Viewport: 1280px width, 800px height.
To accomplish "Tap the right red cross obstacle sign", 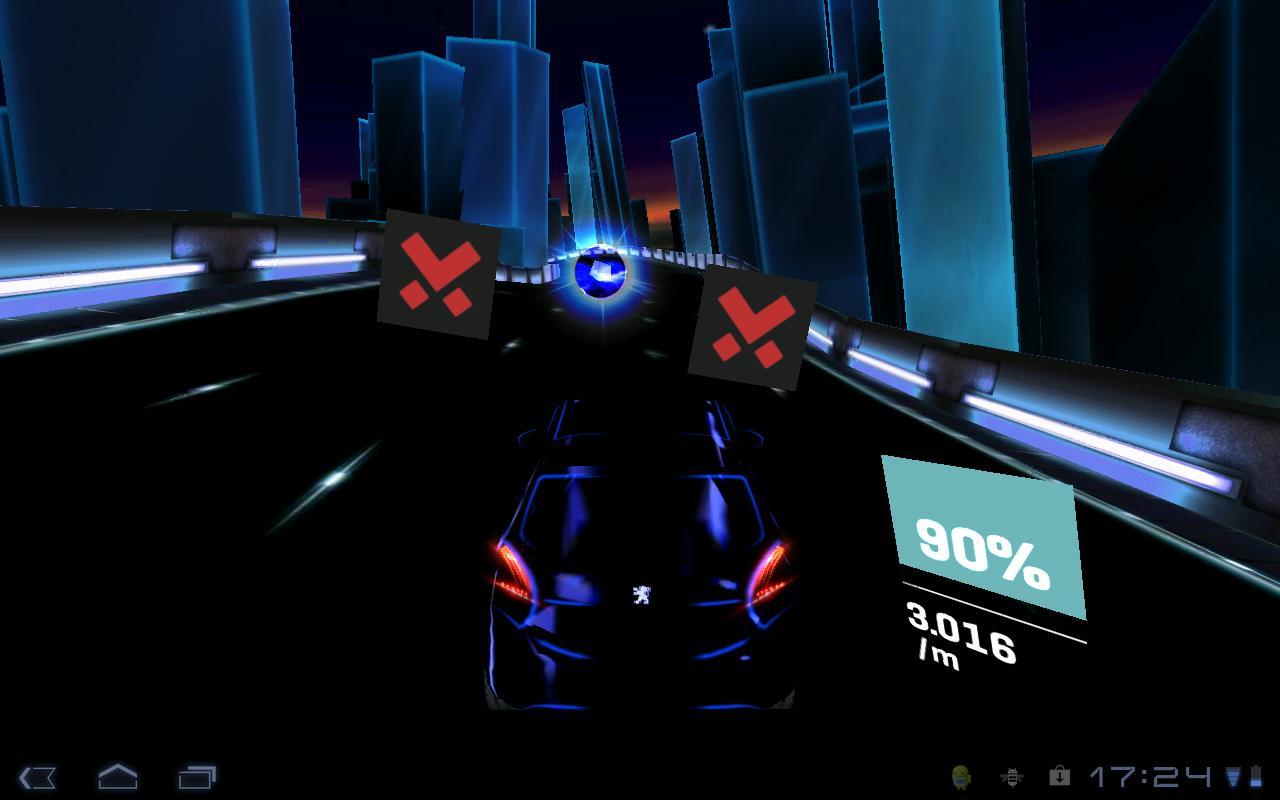I will (x=749, y=332).
